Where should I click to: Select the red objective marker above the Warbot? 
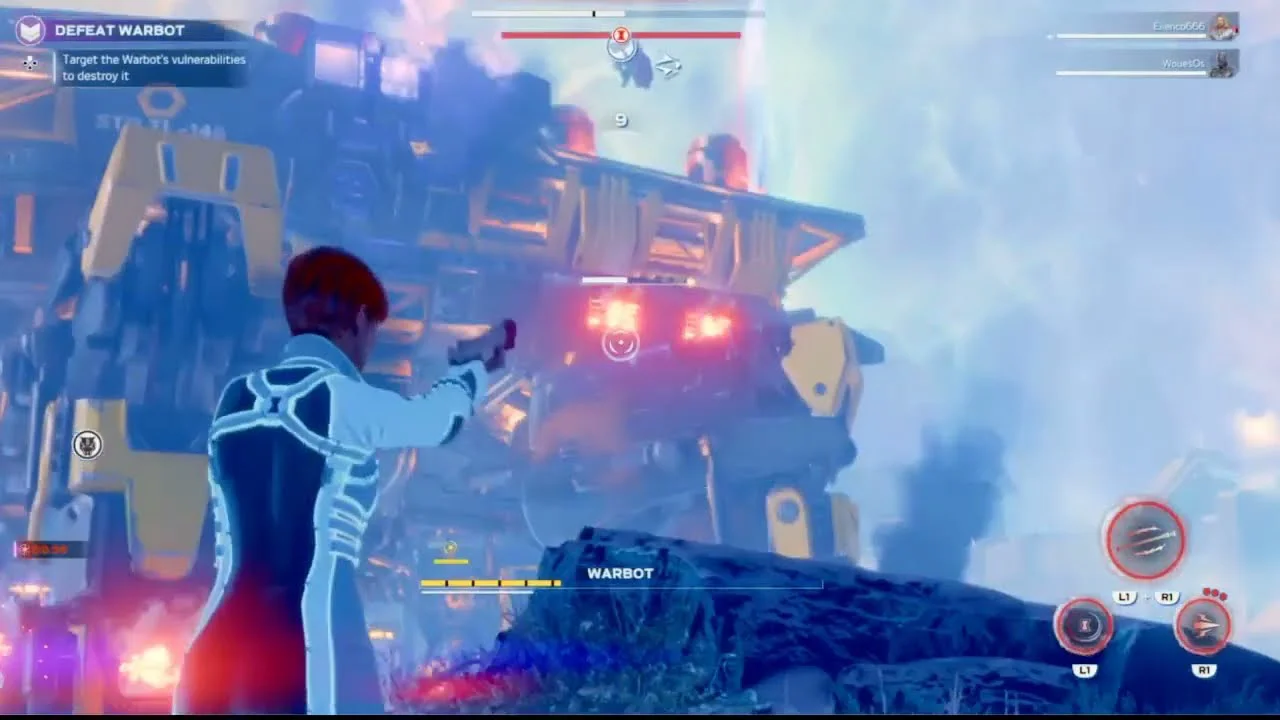(x=621, y=36)
